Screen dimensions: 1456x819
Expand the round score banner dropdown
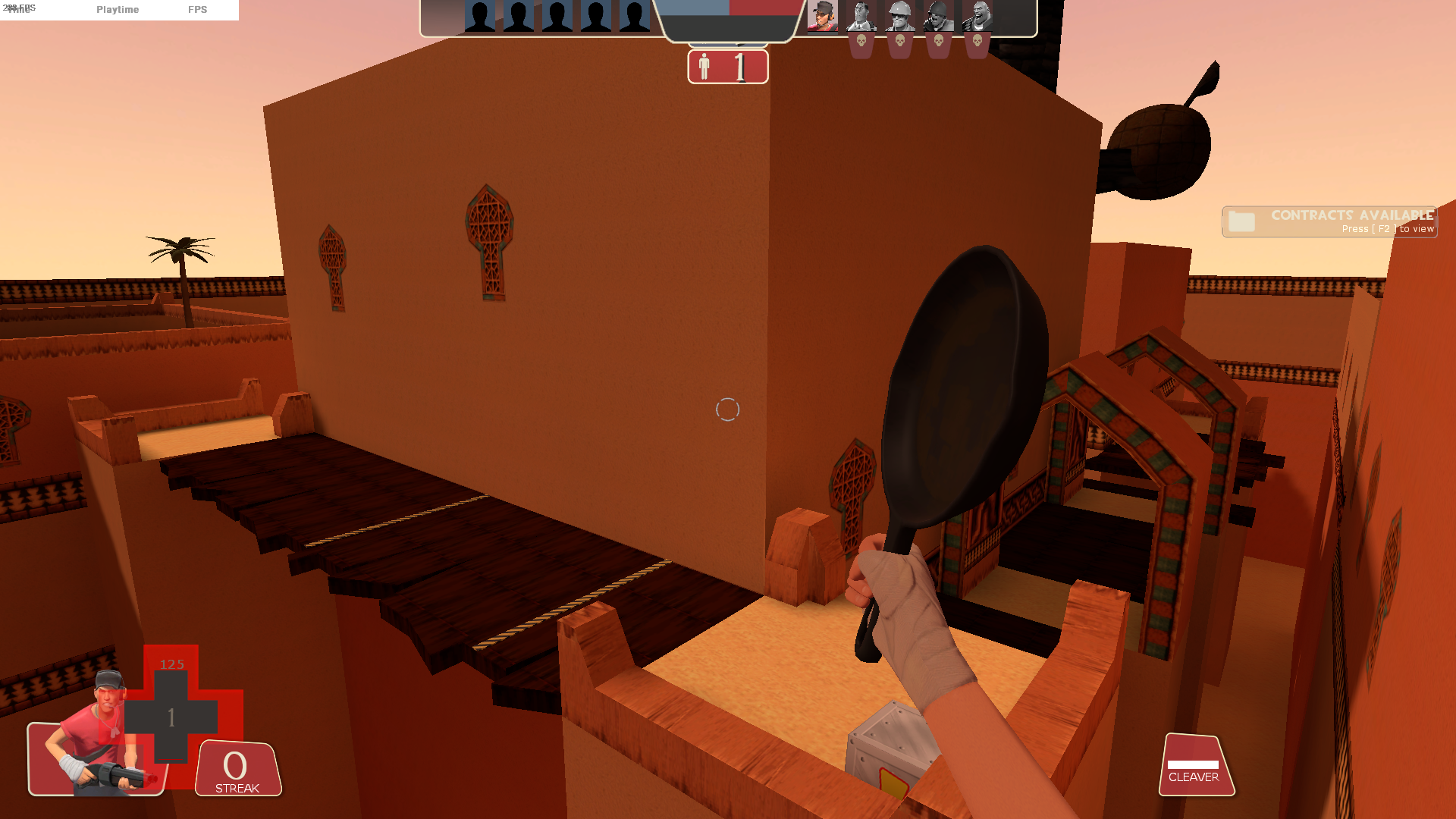click(728, 23)
